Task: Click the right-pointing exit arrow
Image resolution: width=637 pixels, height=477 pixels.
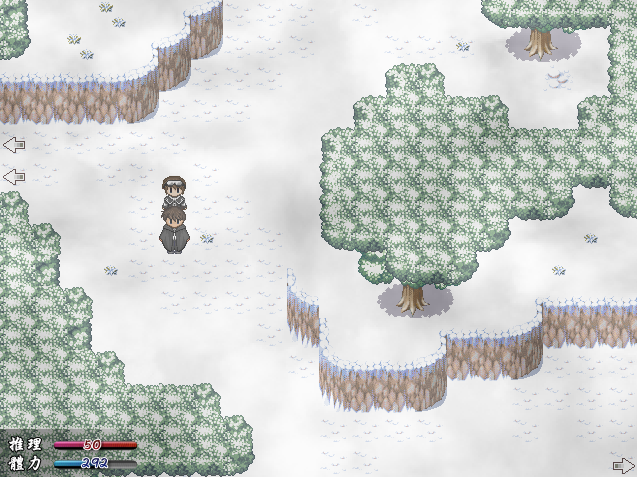Action: point(622,465)
